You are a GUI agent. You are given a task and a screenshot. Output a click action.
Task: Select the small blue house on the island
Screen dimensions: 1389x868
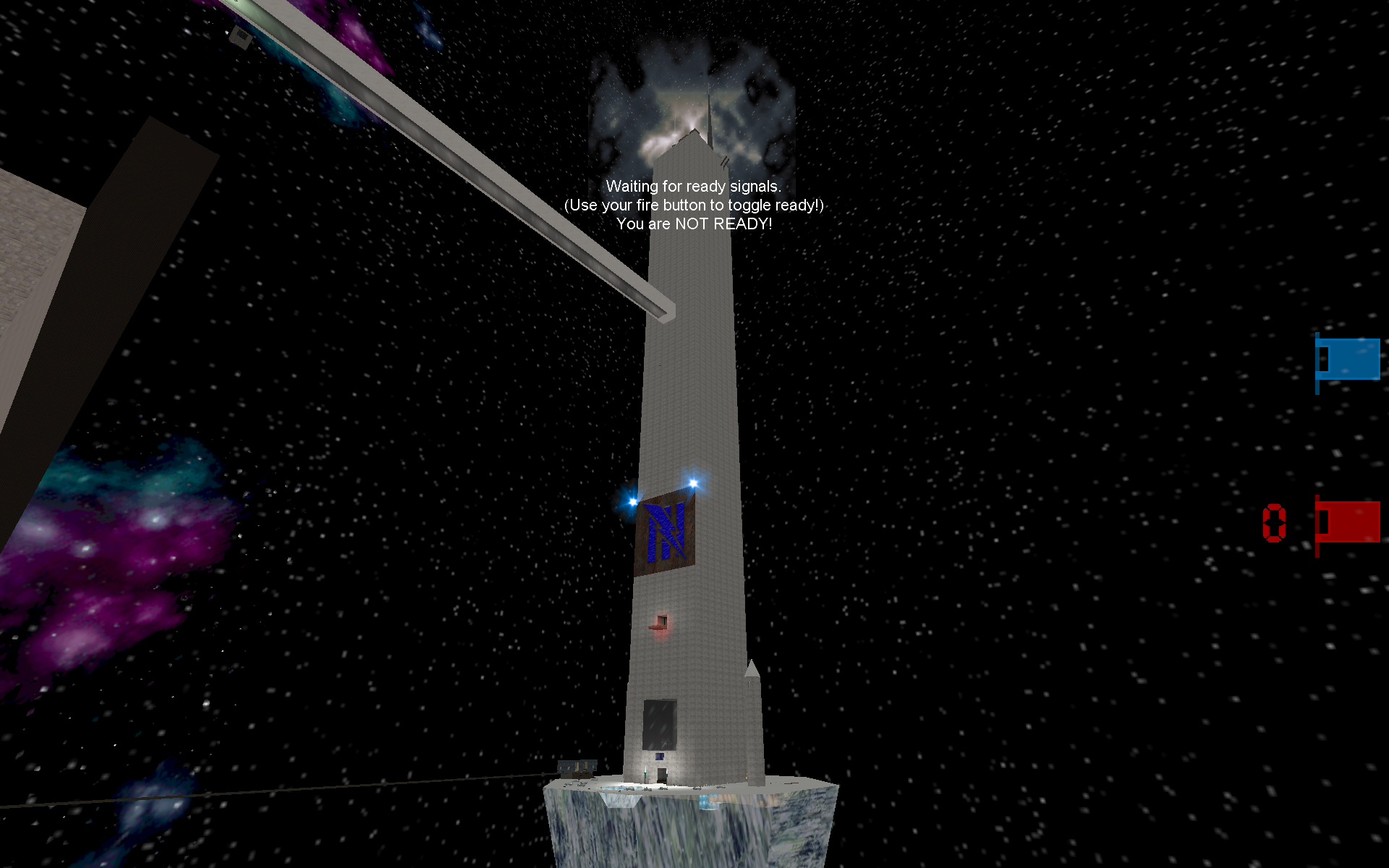pos(577,770)
